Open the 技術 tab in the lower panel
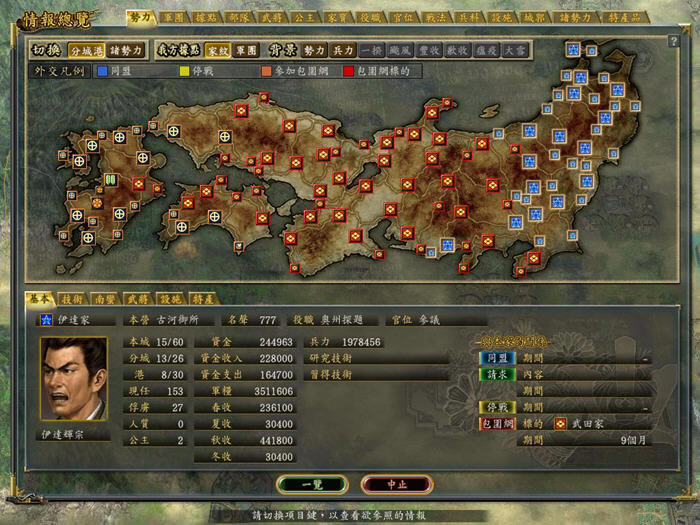Viewport: 700px width, 525px height. pyautogui.click(x=71, y=298)
